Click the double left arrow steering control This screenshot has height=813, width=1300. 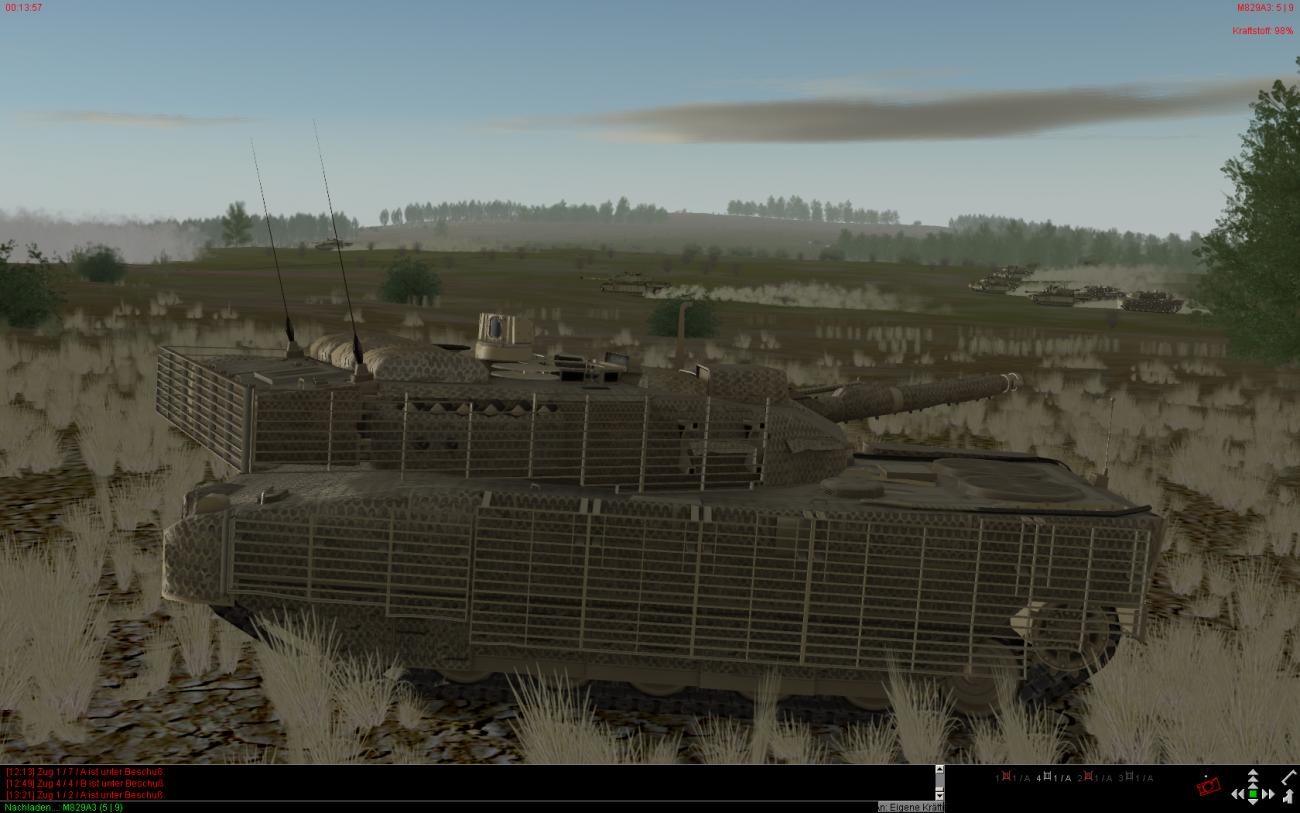(x=1238, y=794)
